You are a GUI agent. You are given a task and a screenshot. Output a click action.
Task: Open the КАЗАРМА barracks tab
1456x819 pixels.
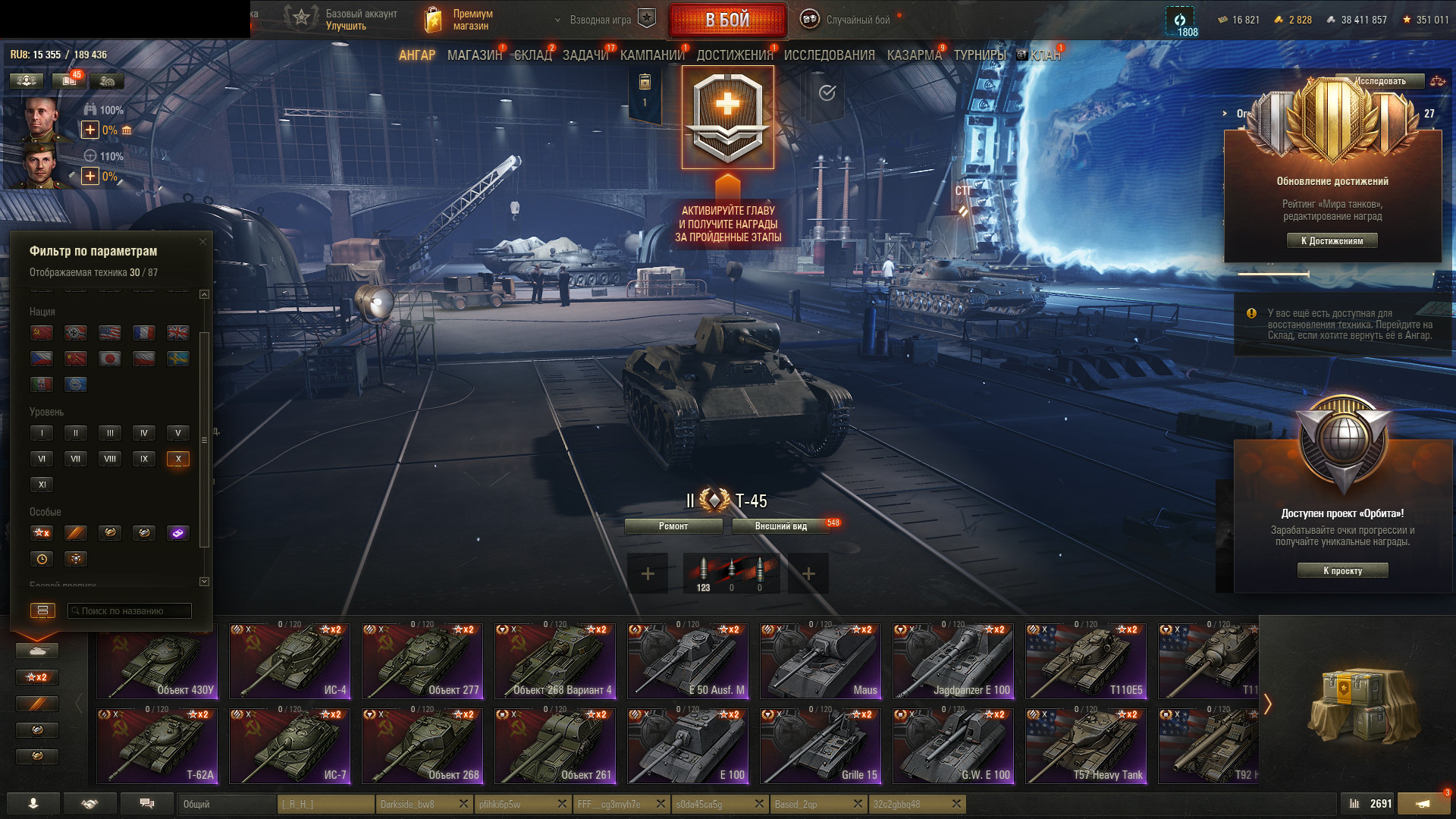914,55
